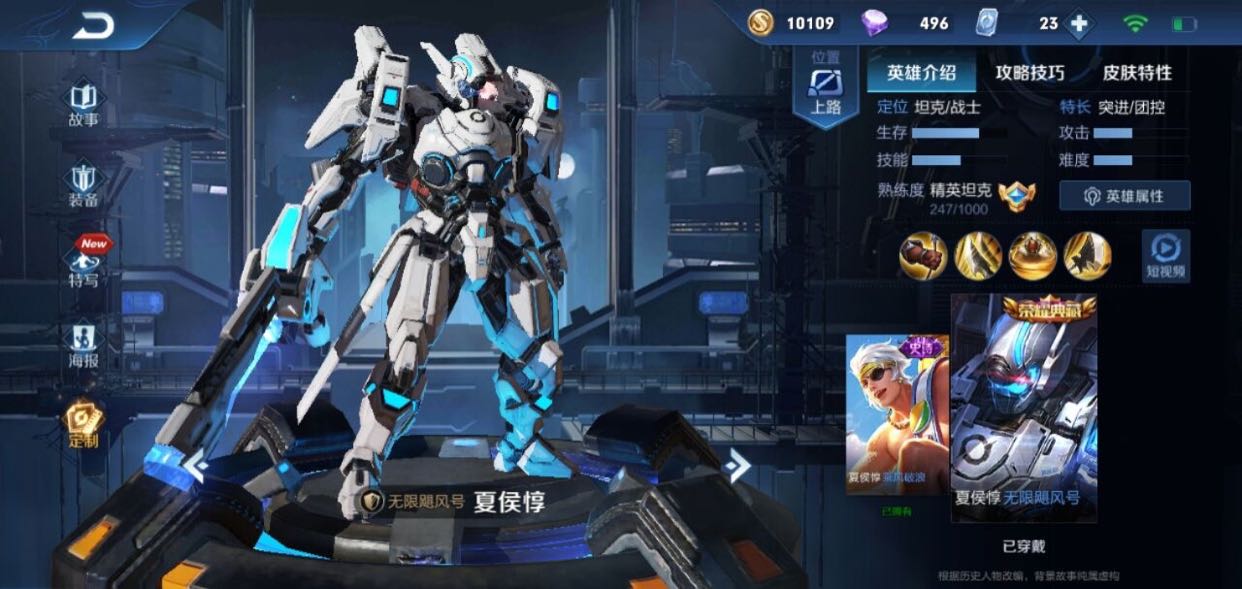
Task: Show the previous skin with left arrow
Action: [195, 466]
